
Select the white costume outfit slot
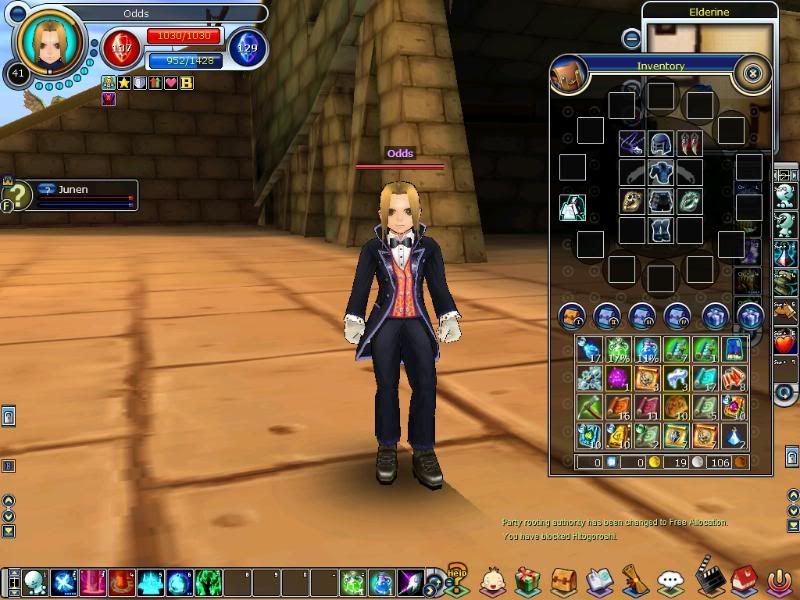(572, 207)
